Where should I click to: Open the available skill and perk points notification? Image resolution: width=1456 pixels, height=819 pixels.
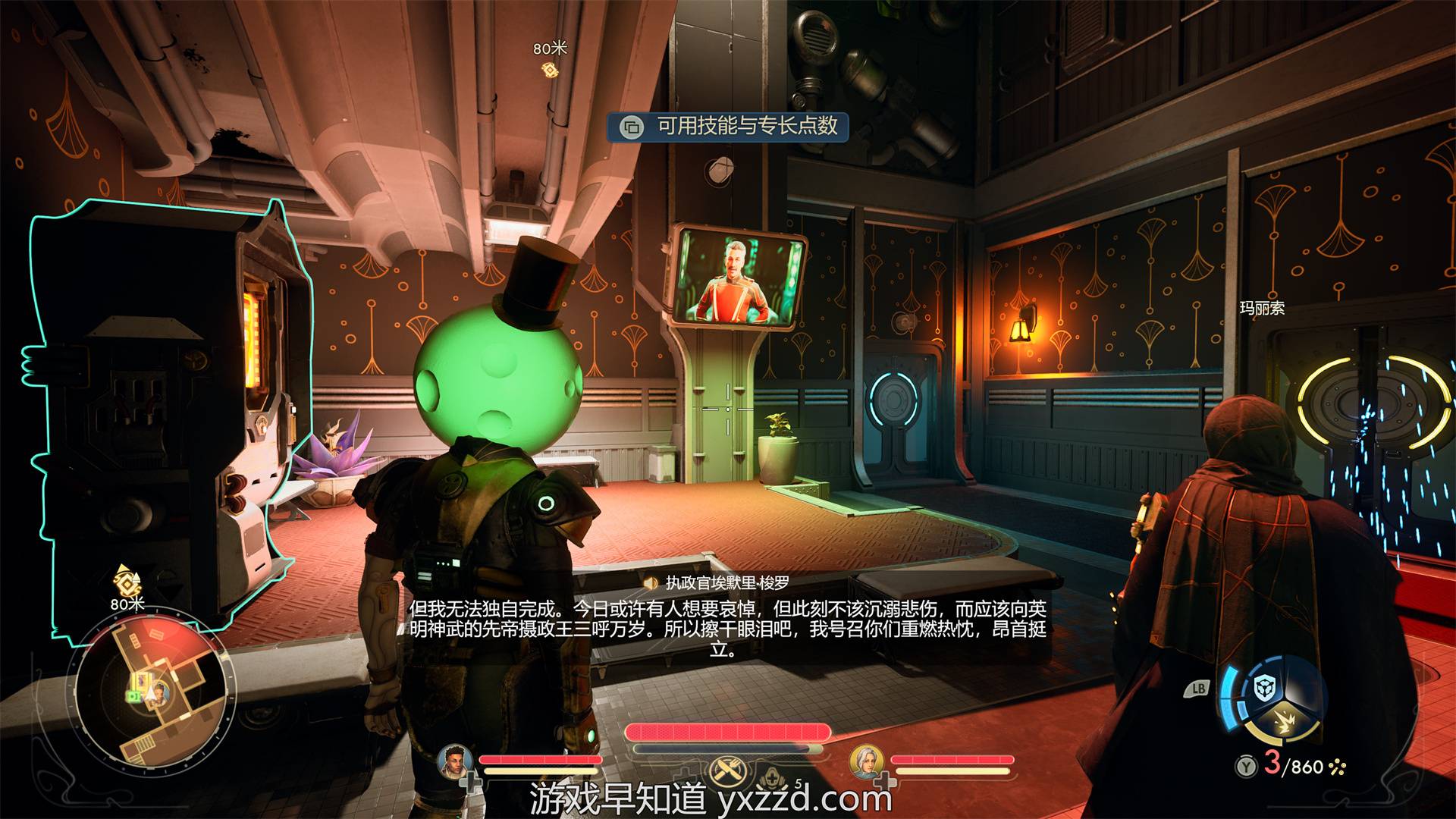tap(729, 126)
